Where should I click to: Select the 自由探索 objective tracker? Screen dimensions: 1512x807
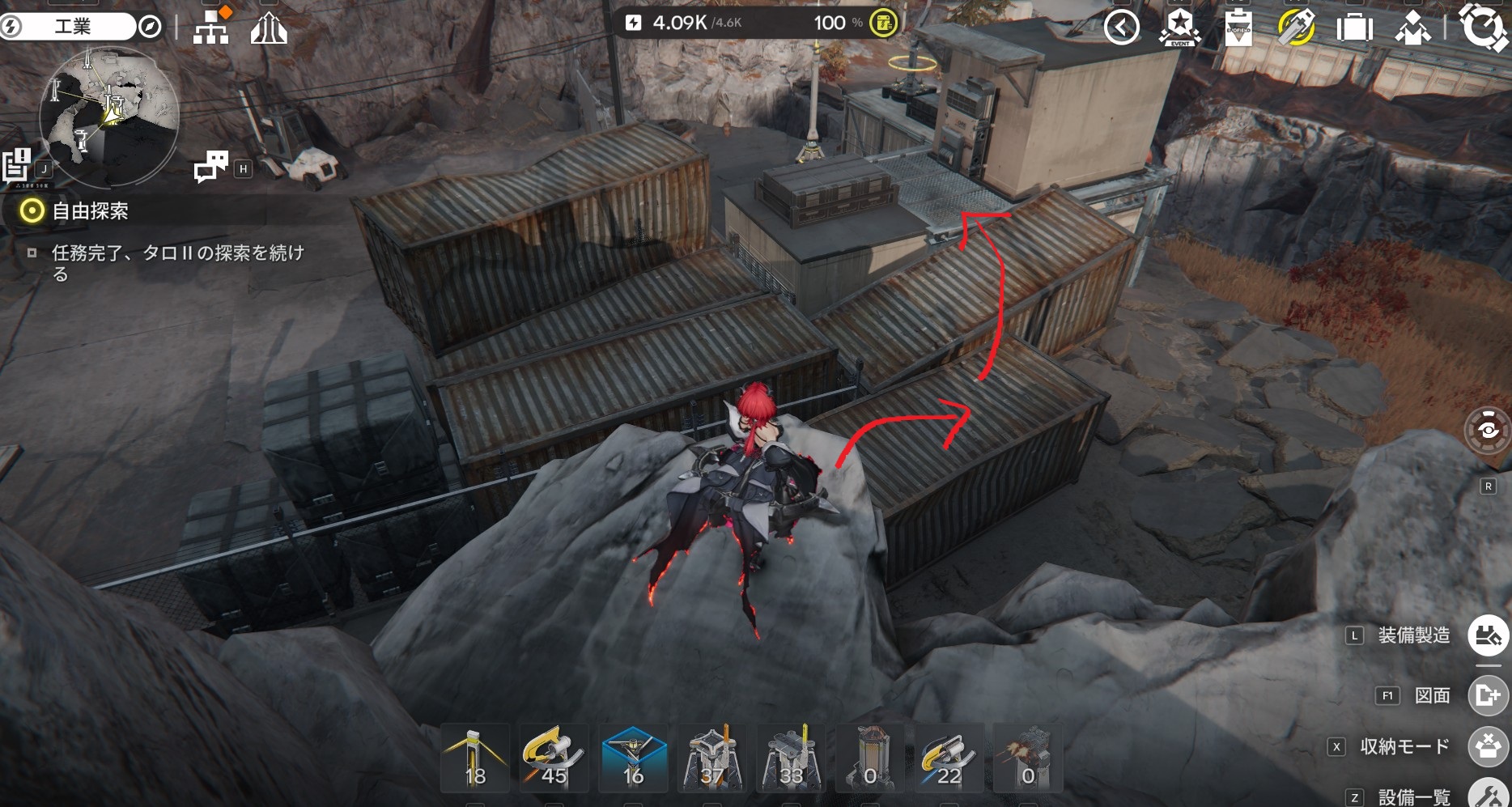coord(89,212)
